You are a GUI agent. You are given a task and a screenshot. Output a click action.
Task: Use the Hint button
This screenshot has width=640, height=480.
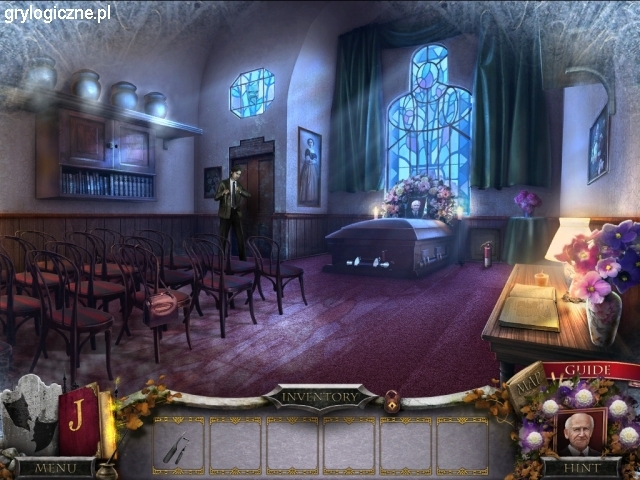581,467
